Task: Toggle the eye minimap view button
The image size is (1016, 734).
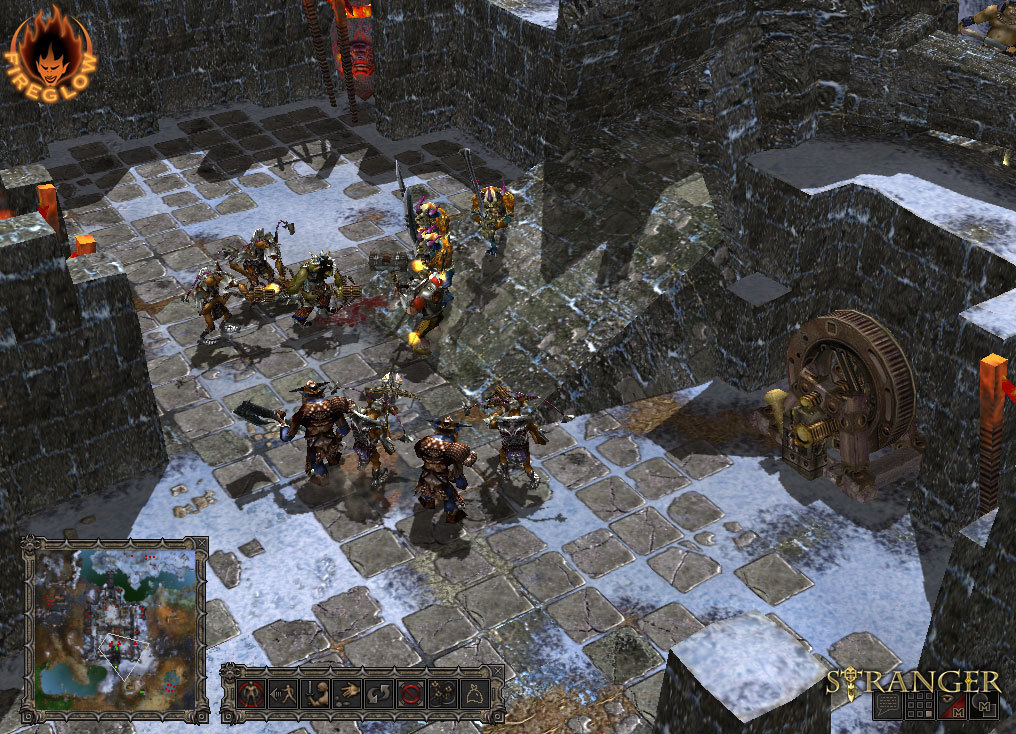Action: point(952,705)
